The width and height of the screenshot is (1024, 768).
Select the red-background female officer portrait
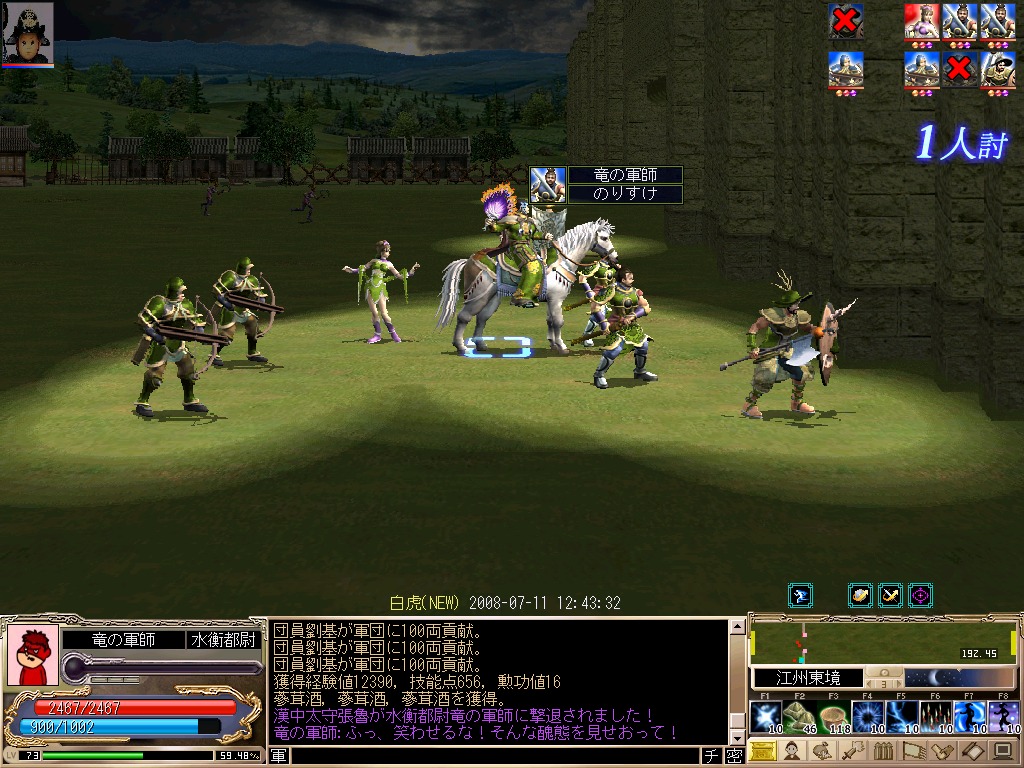(921, 22)
